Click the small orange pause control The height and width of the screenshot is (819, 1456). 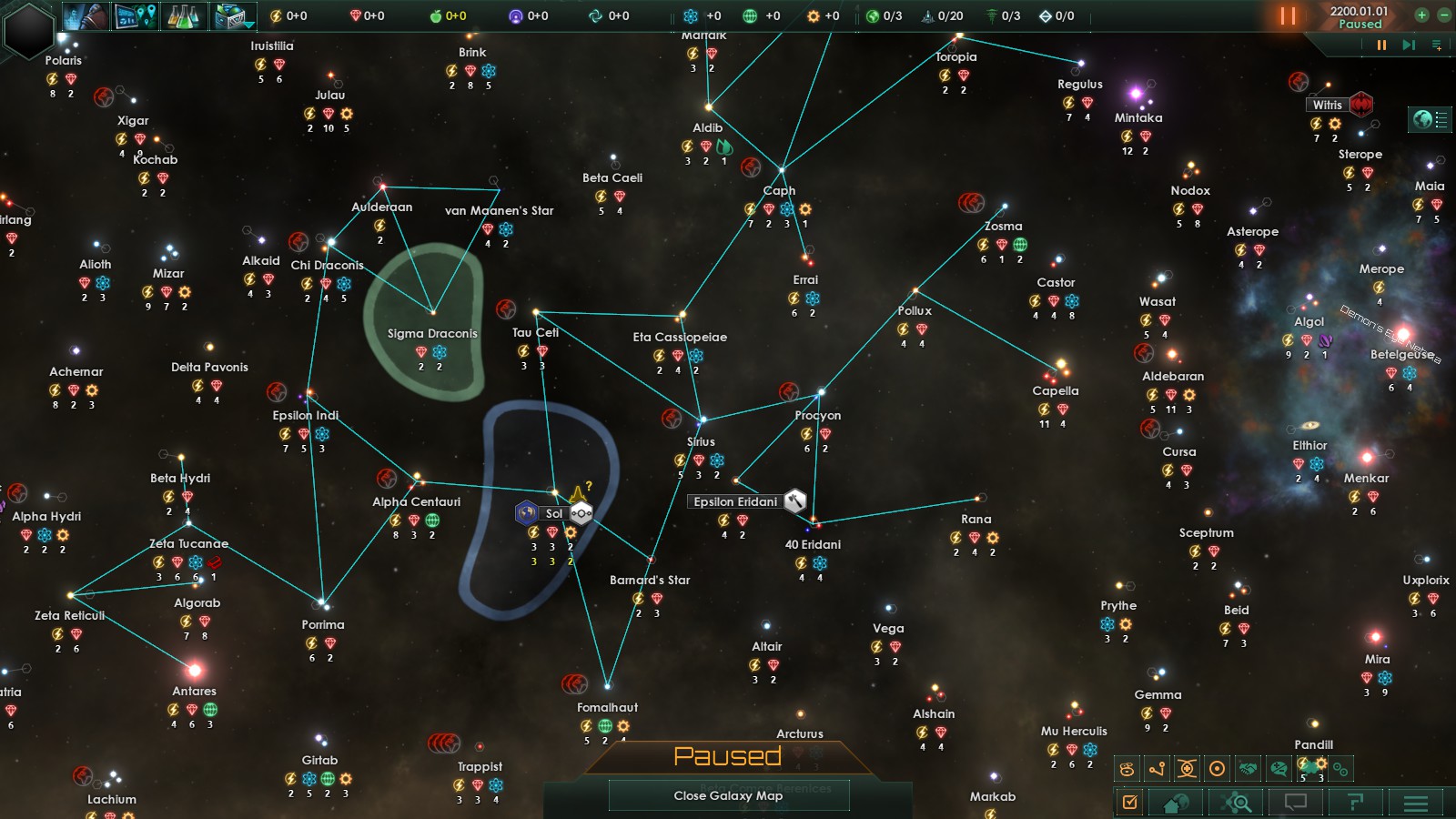click(1381, 45)
